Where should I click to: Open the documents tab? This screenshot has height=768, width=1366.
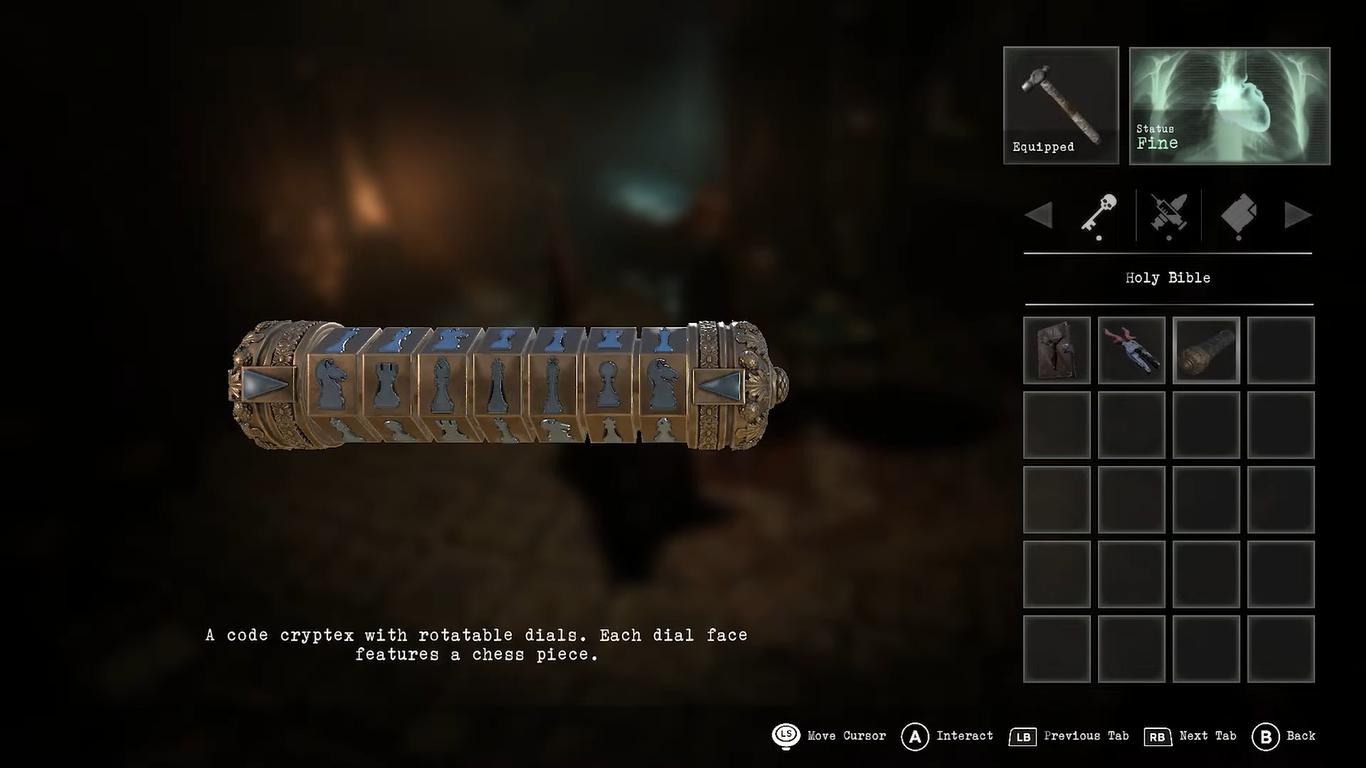1239,214
